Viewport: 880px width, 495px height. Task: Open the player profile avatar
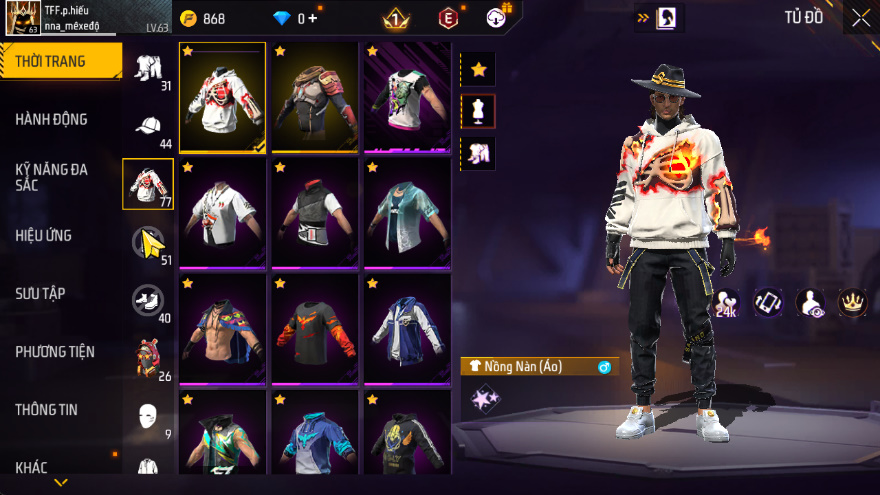point(22,17)
